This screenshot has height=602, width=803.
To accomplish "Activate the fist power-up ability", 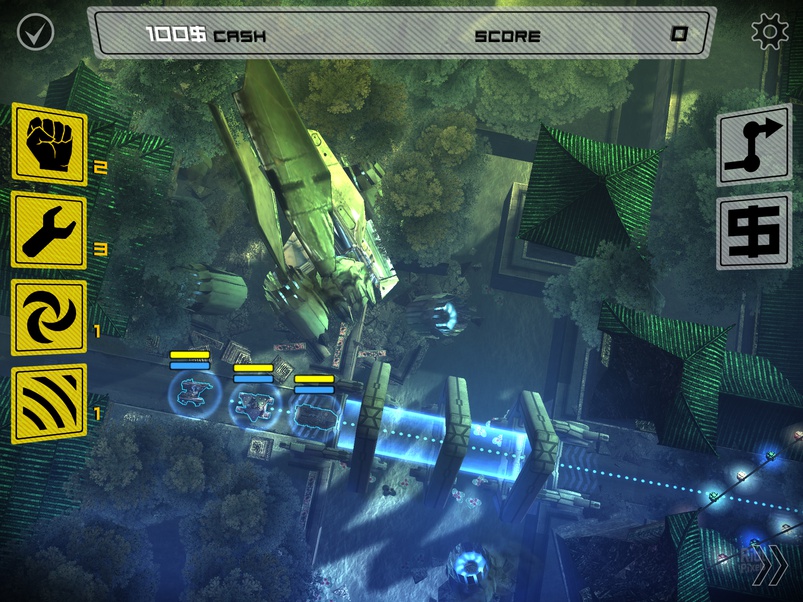I will tap(49, 145).
